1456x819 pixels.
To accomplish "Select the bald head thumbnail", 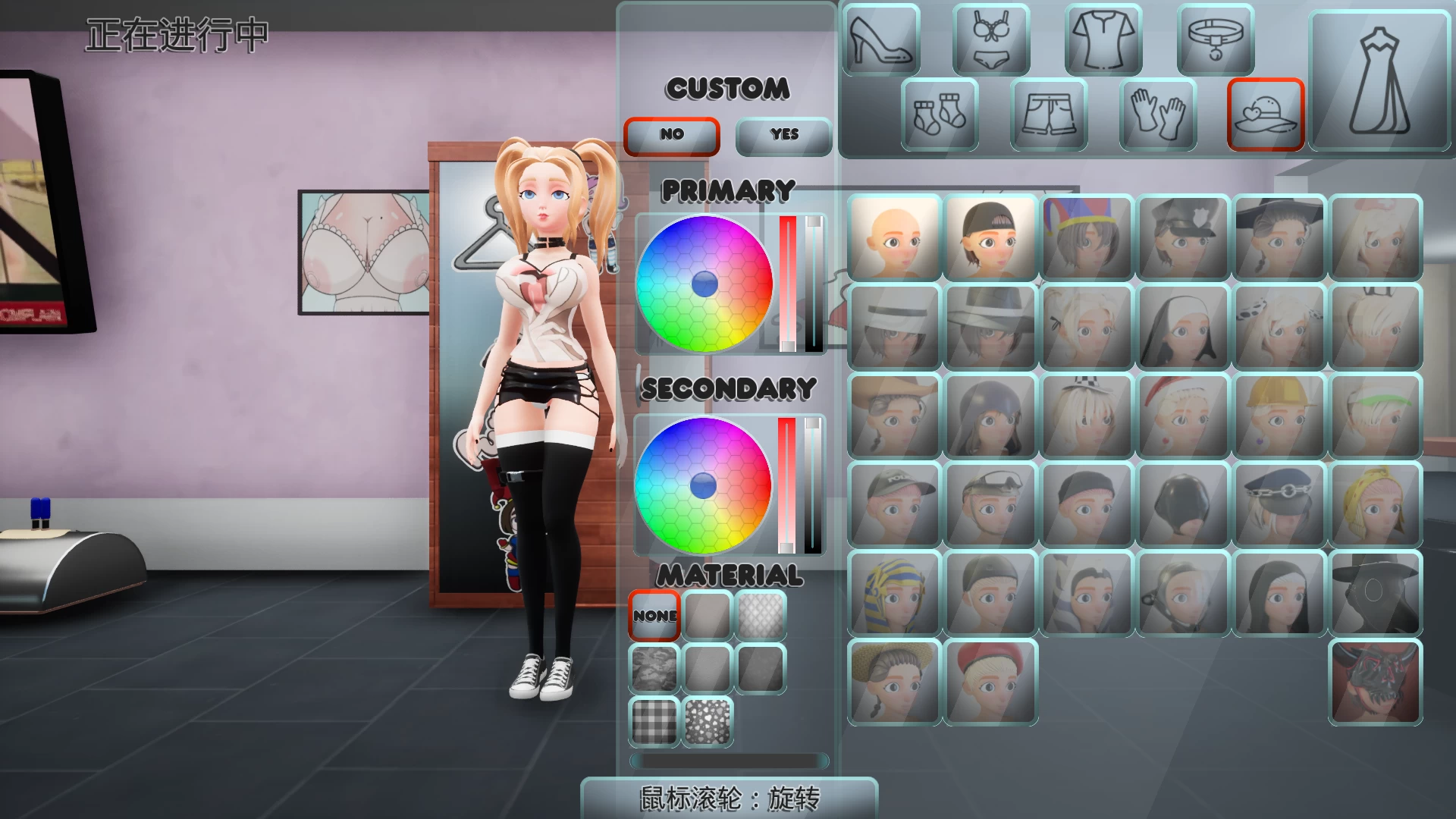I will pos(895,237).
